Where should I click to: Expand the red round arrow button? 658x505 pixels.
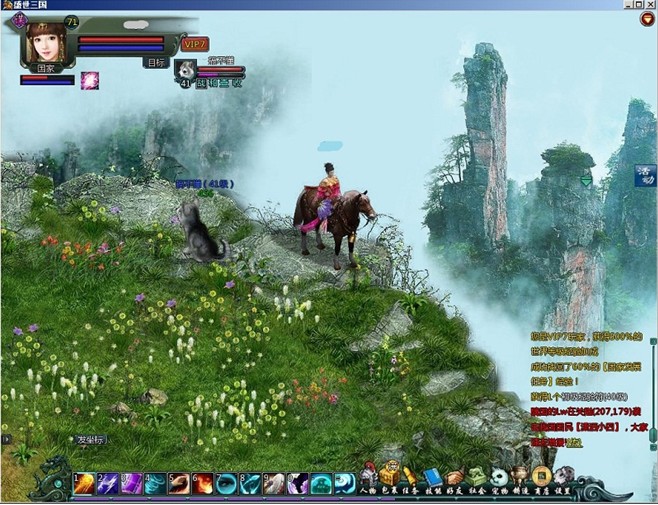pos(647,20)
